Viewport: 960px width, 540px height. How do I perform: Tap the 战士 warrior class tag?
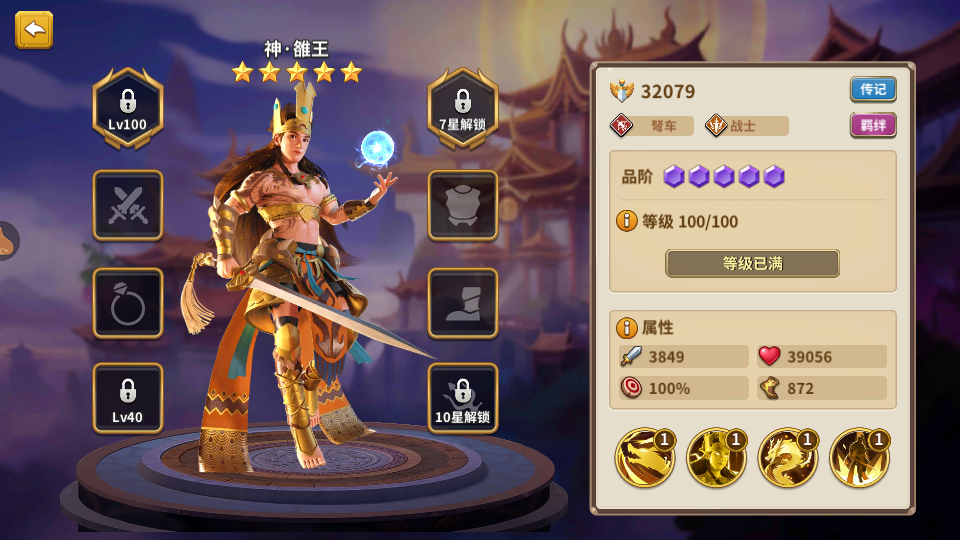click(x=745, y=126)
